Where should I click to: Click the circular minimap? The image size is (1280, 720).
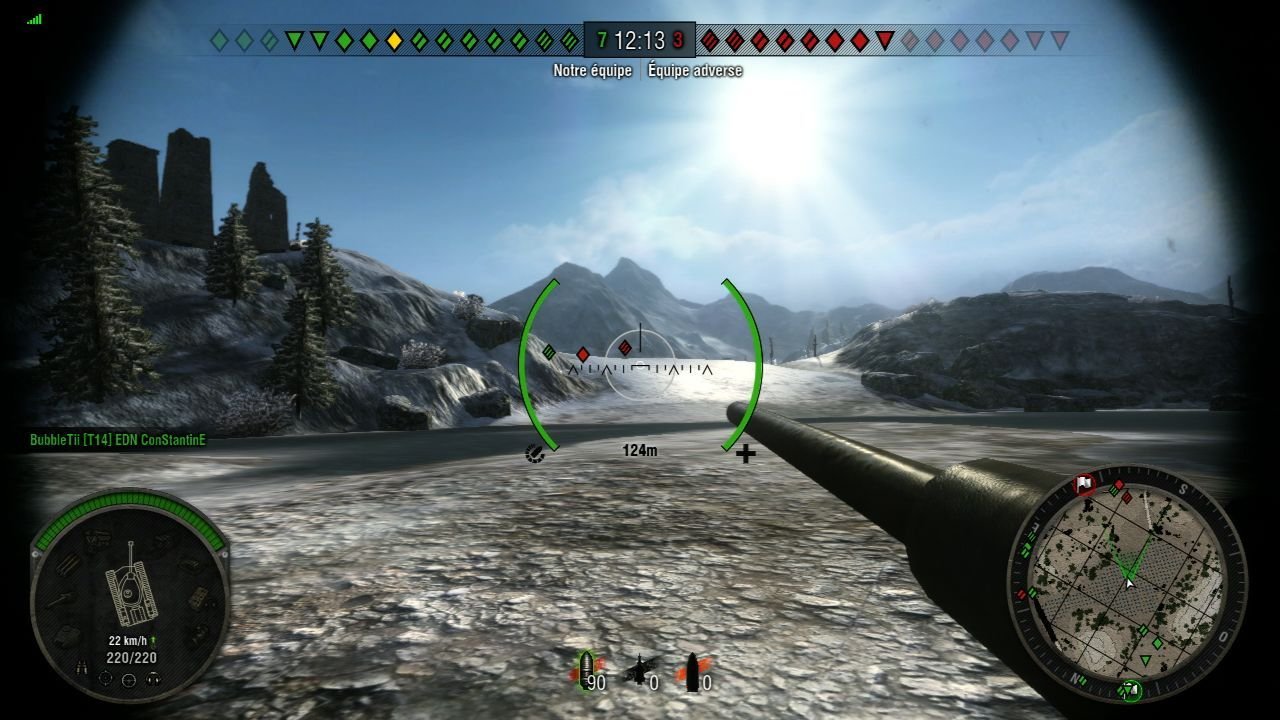click(x=1127, y=583)
